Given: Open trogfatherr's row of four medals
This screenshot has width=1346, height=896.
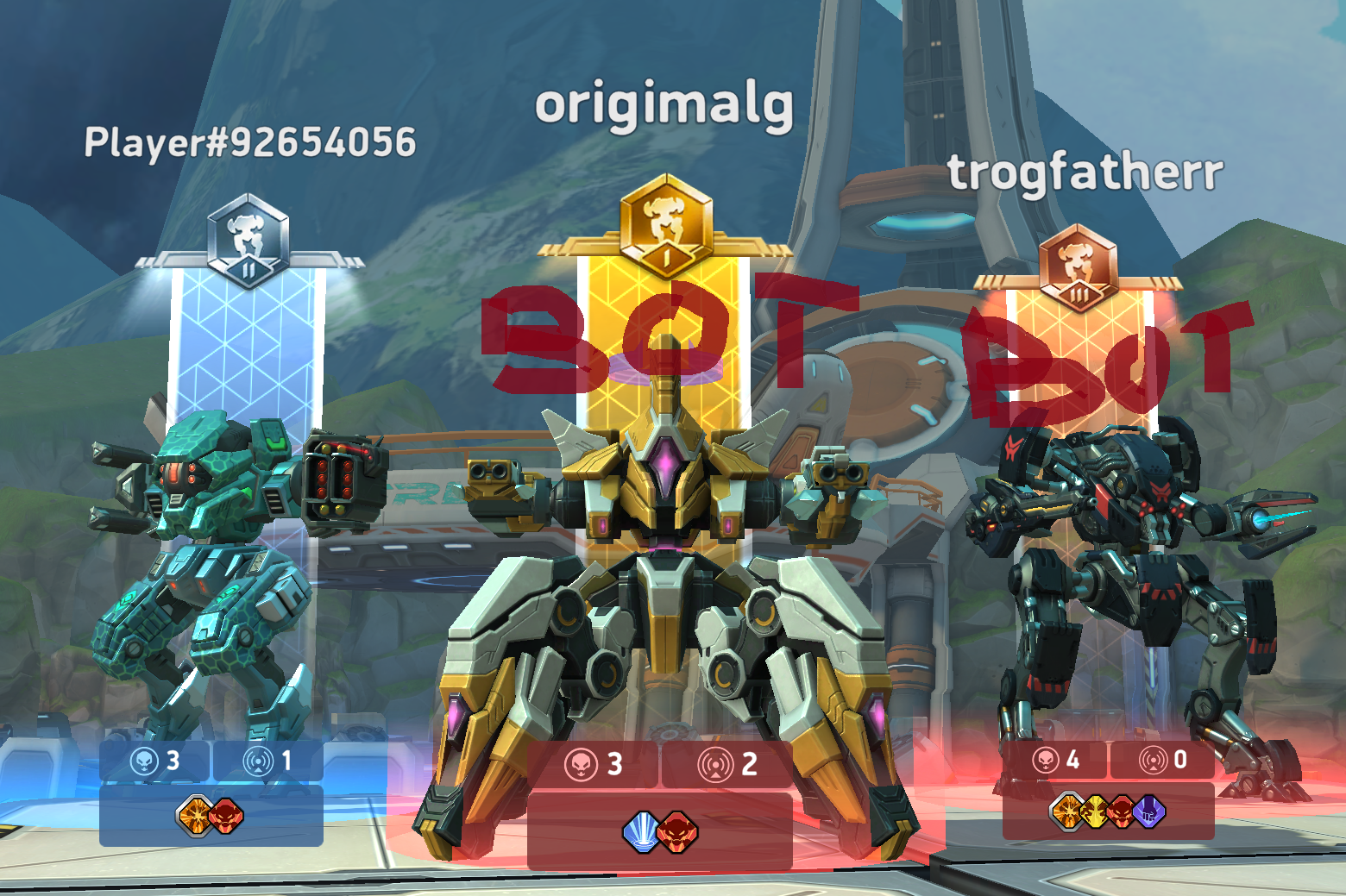Looking at the screenshot, I should (x=1108, y=811).
